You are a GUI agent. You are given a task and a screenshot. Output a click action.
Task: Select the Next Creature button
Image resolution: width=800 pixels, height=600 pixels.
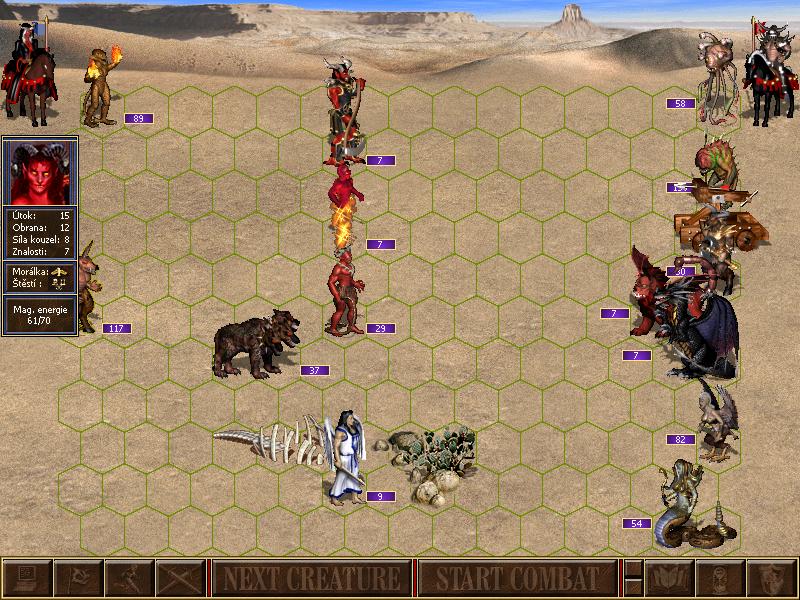pos(311,578)
